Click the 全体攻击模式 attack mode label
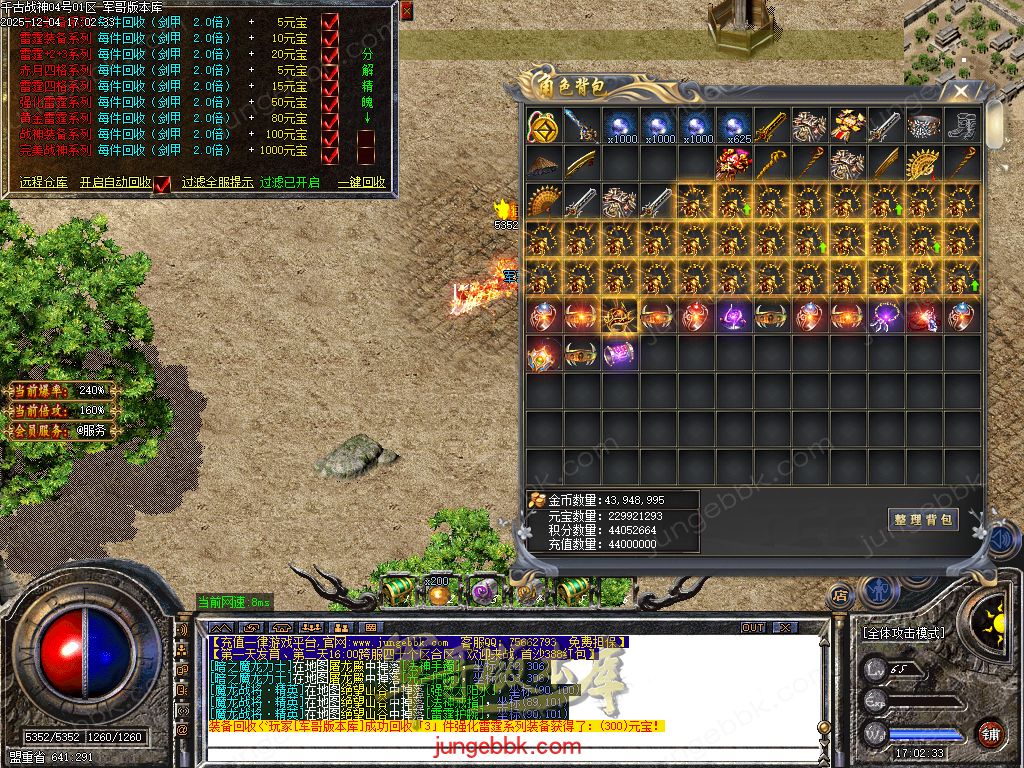The width and height of the screenshot is (1024, 768). coord(902,633)
